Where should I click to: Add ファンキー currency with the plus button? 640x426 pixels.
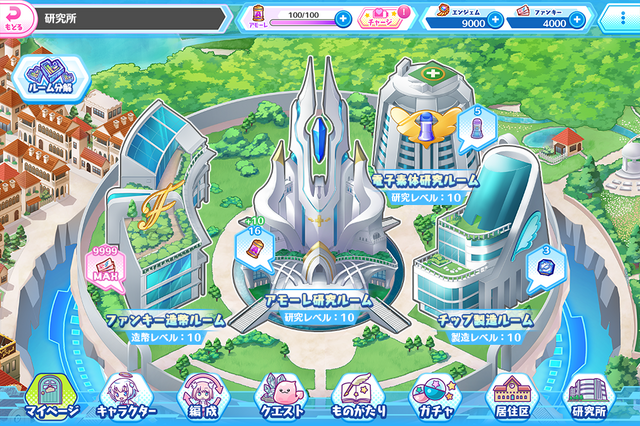coord(582,18)
